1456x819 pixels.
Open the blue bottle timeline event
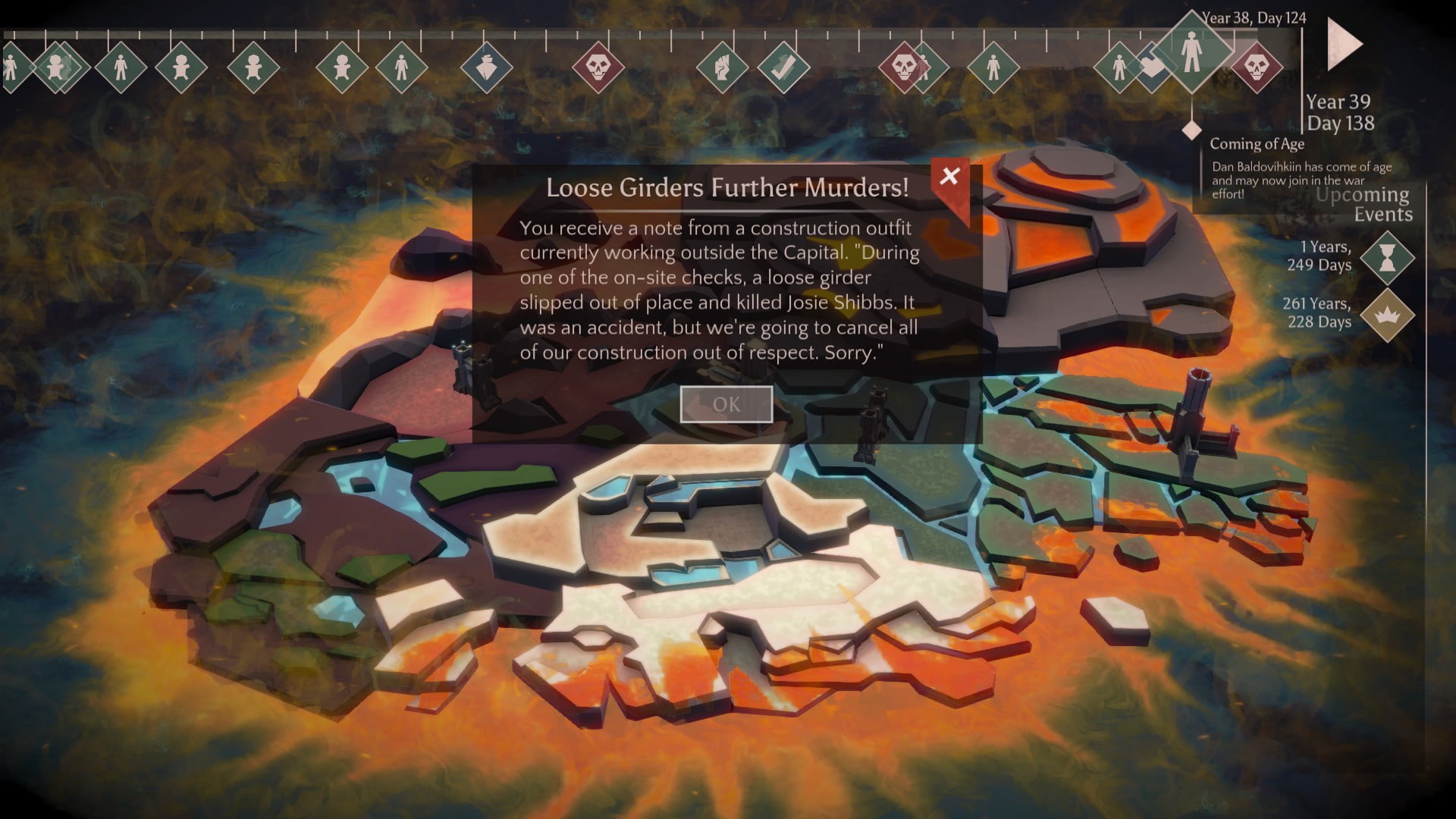coord(487,67)
